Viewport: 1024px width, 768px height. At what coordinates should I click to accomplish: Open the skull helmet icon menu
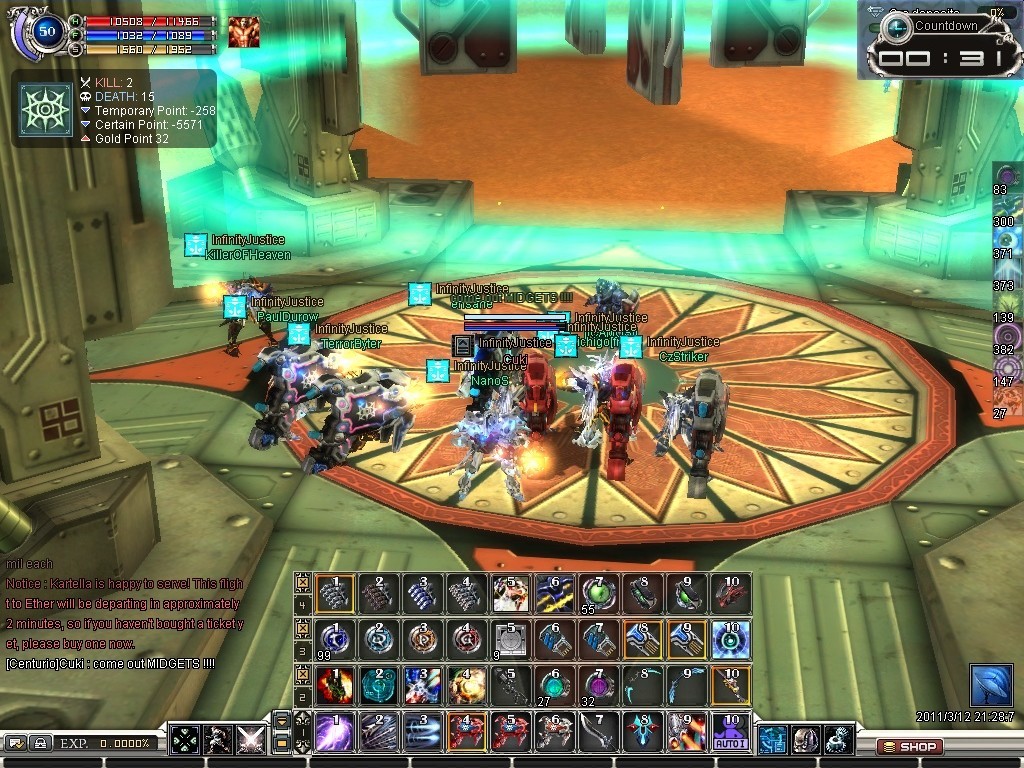click(x=805, y=740)
